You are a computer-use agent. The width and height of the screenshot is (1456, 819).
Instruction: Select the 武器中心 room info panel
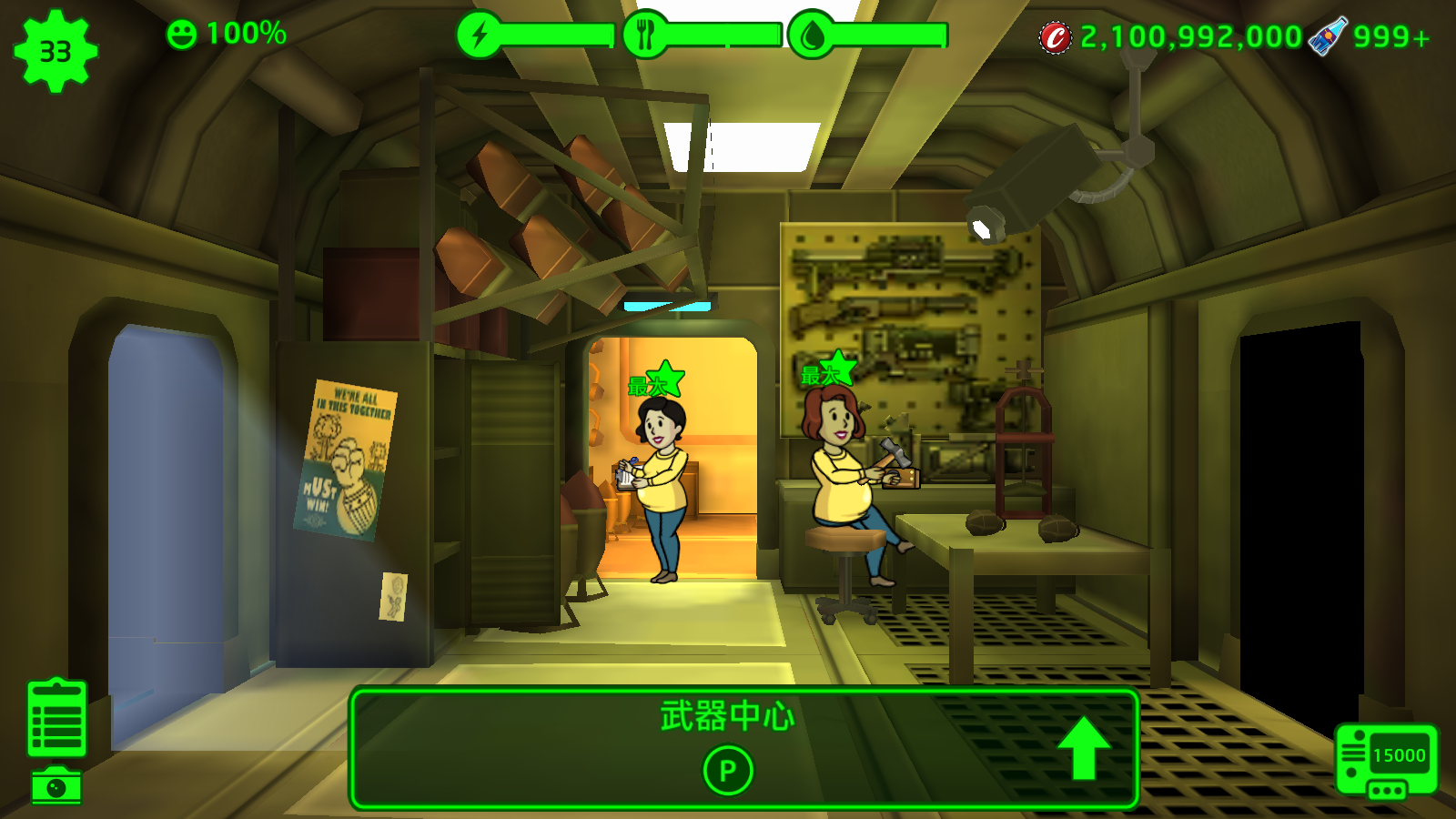point(728,717)
